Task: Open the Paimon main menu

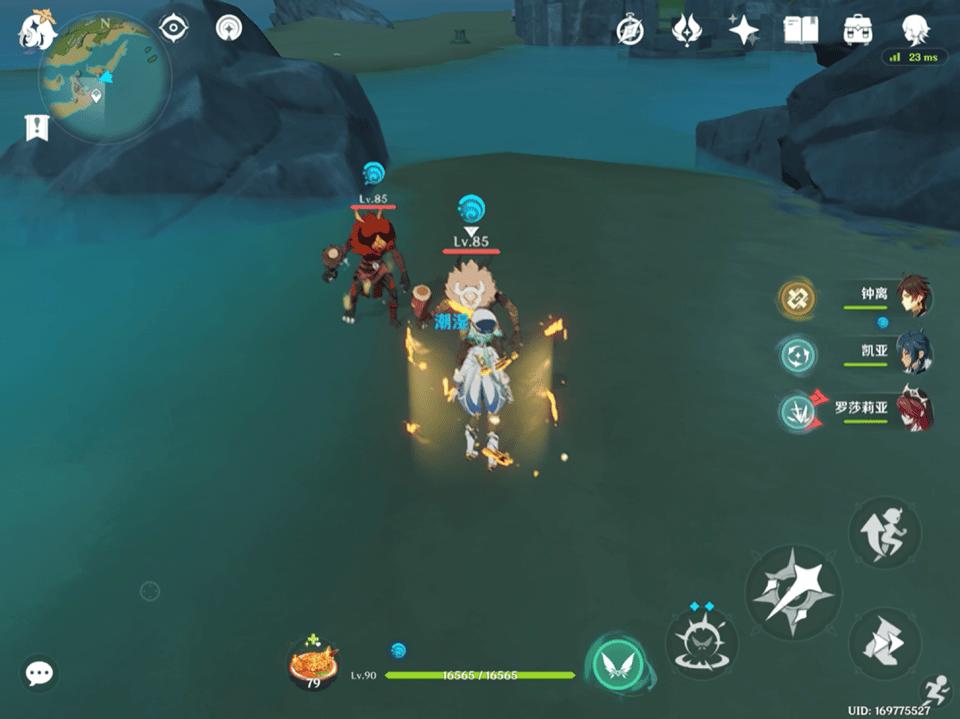Action: click(x=37, y=30)
